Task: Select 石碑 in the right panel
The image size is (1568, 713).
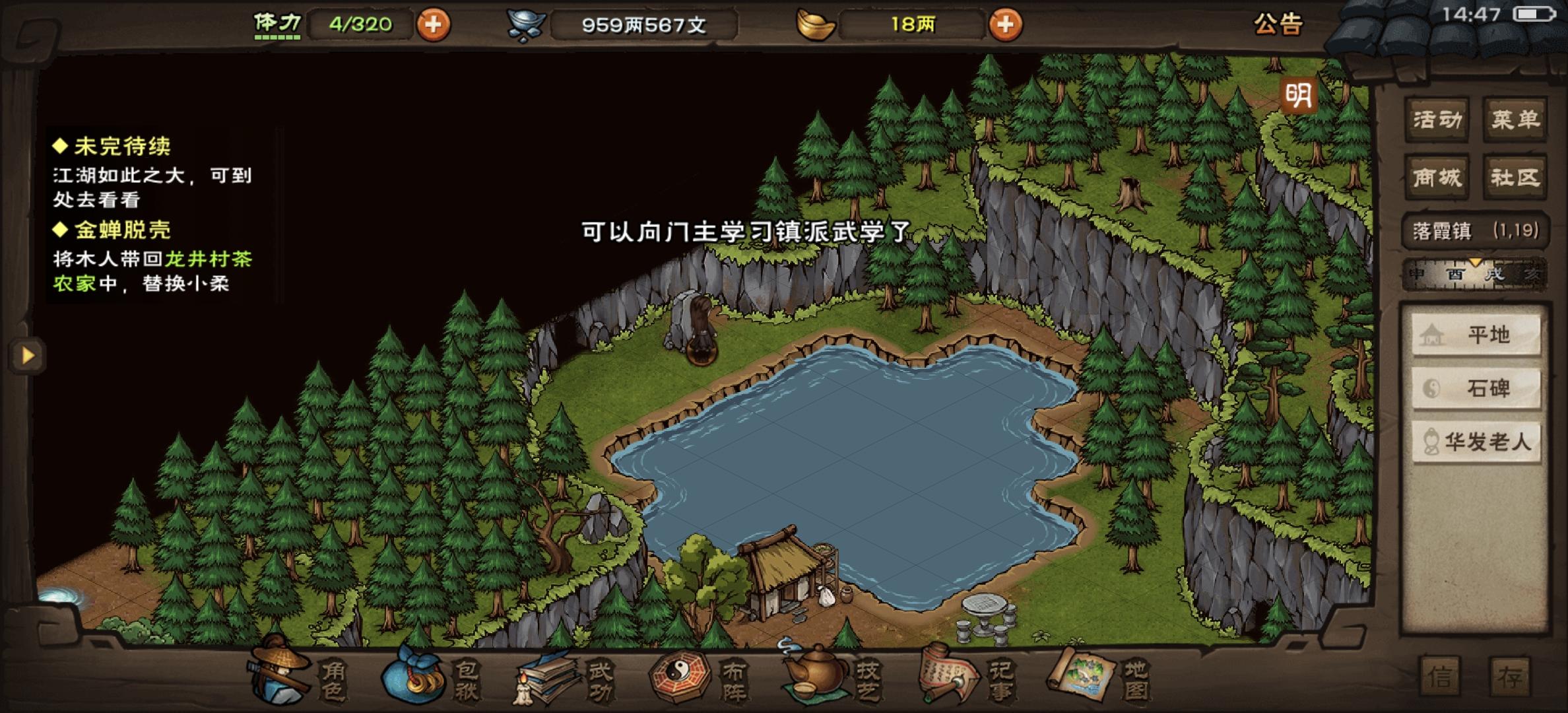Action: [1476, 390]
